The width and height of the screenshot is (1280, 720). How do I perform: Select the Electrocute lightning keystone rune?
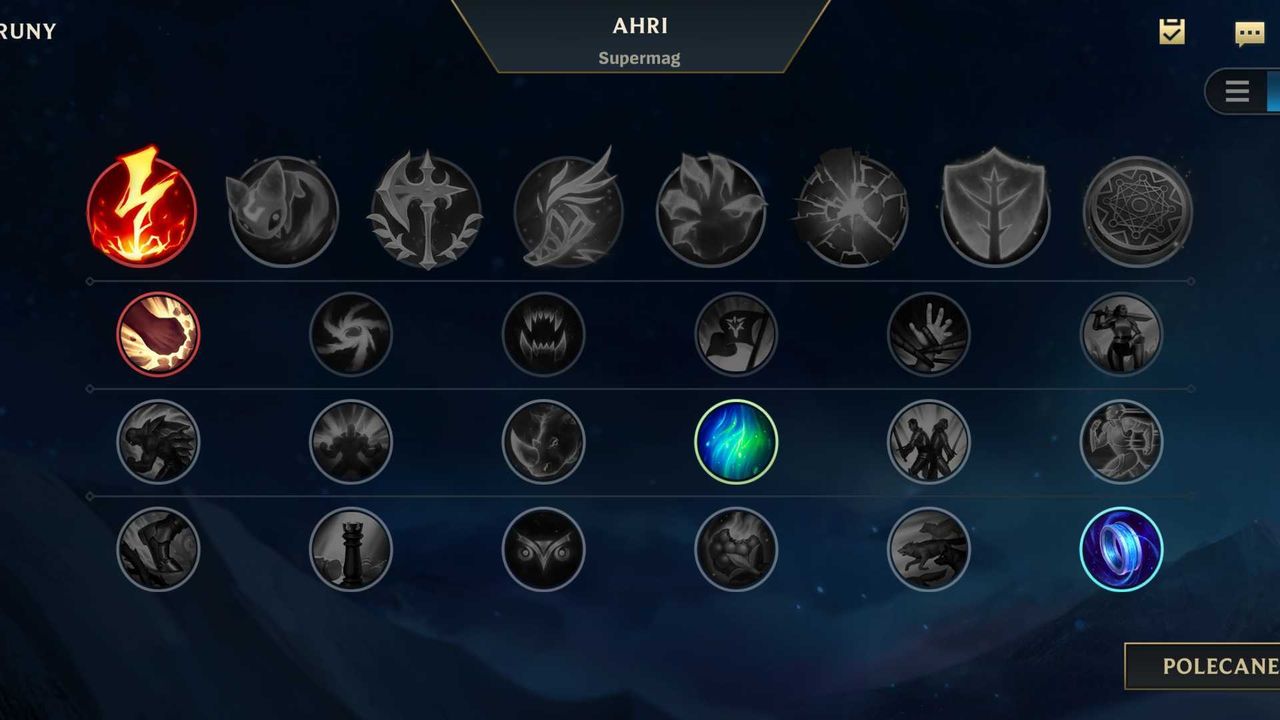tap(141, 210)
